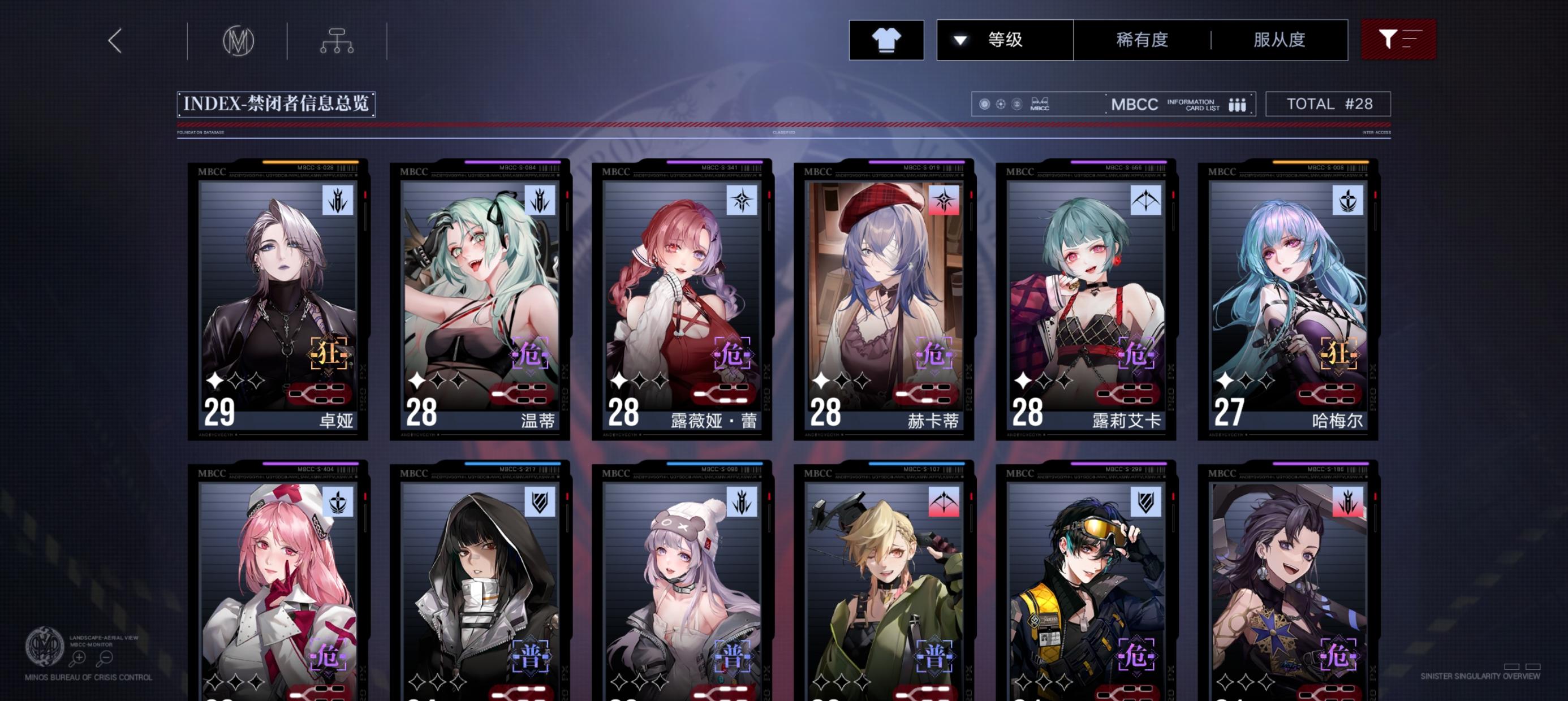
Task: Open the 等级 sort direction dropdown
Action: pyautogui.click(x=960, y=40)
